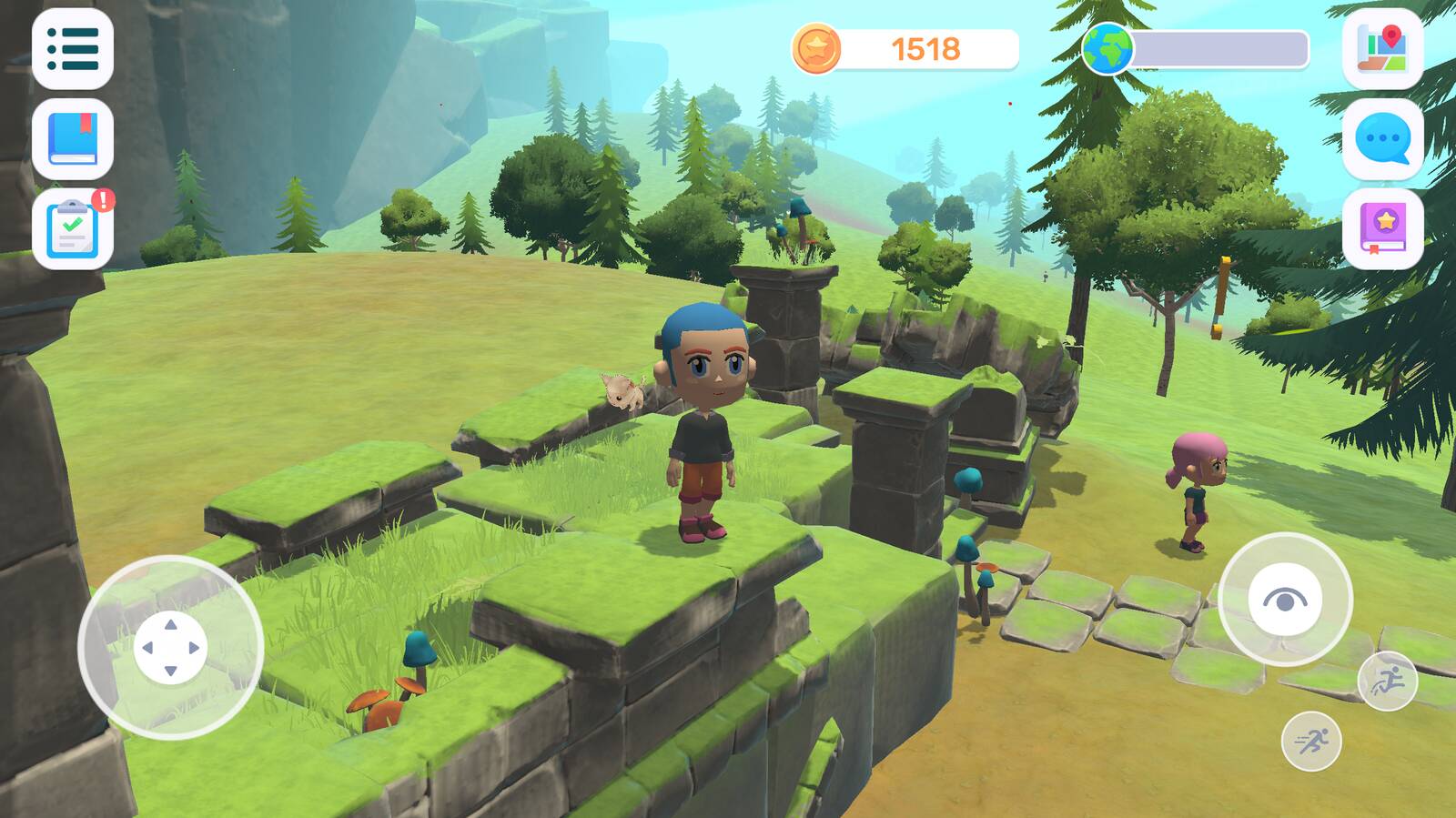
Task: Click the gold star coin icon
Action: coord(816,49)
